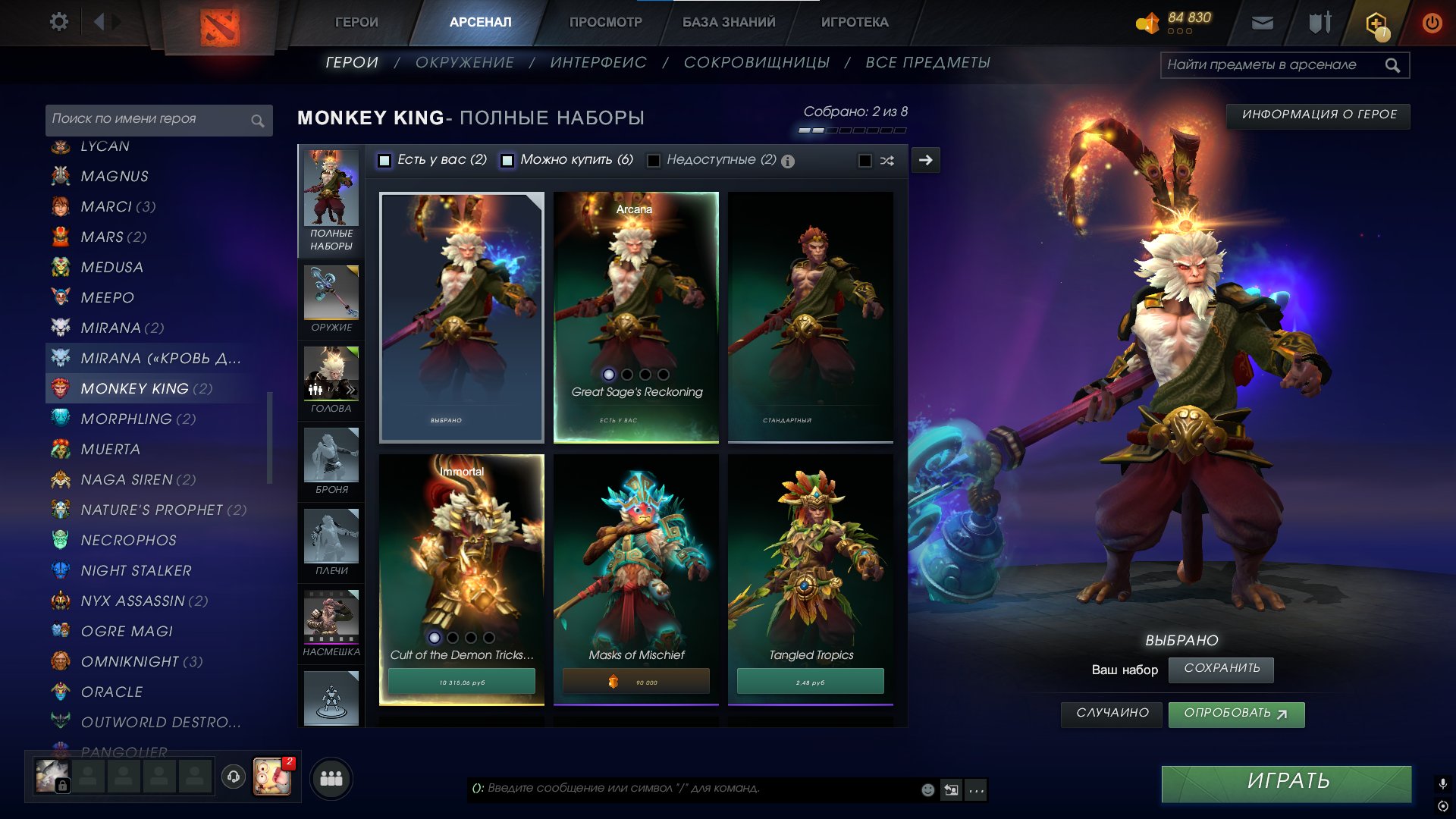
Task: Open the БАЗА ЗНАНИЙ tab
Action: [x=728, y=22]
